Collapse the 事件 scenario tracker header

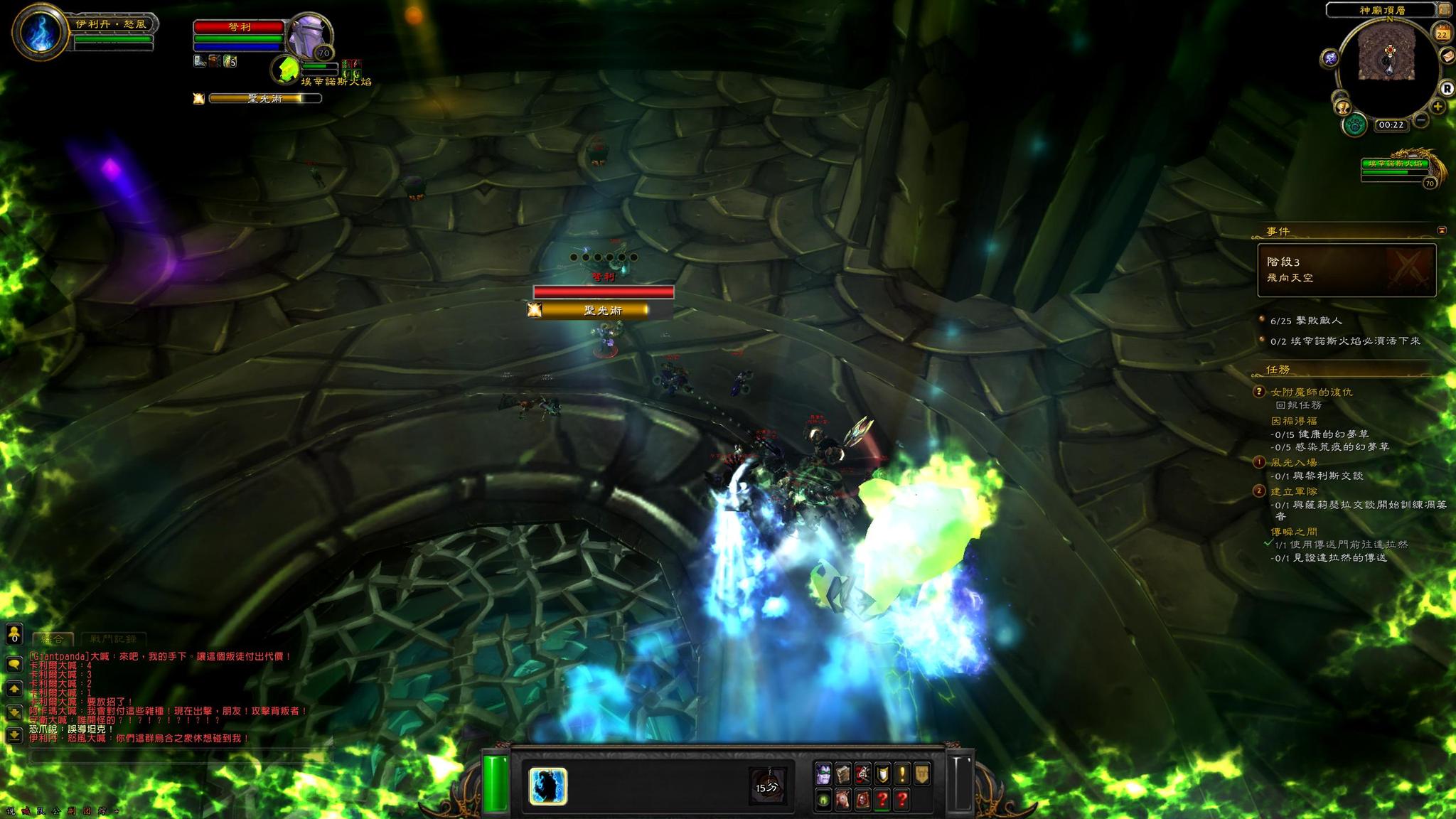click(1442, 230)
